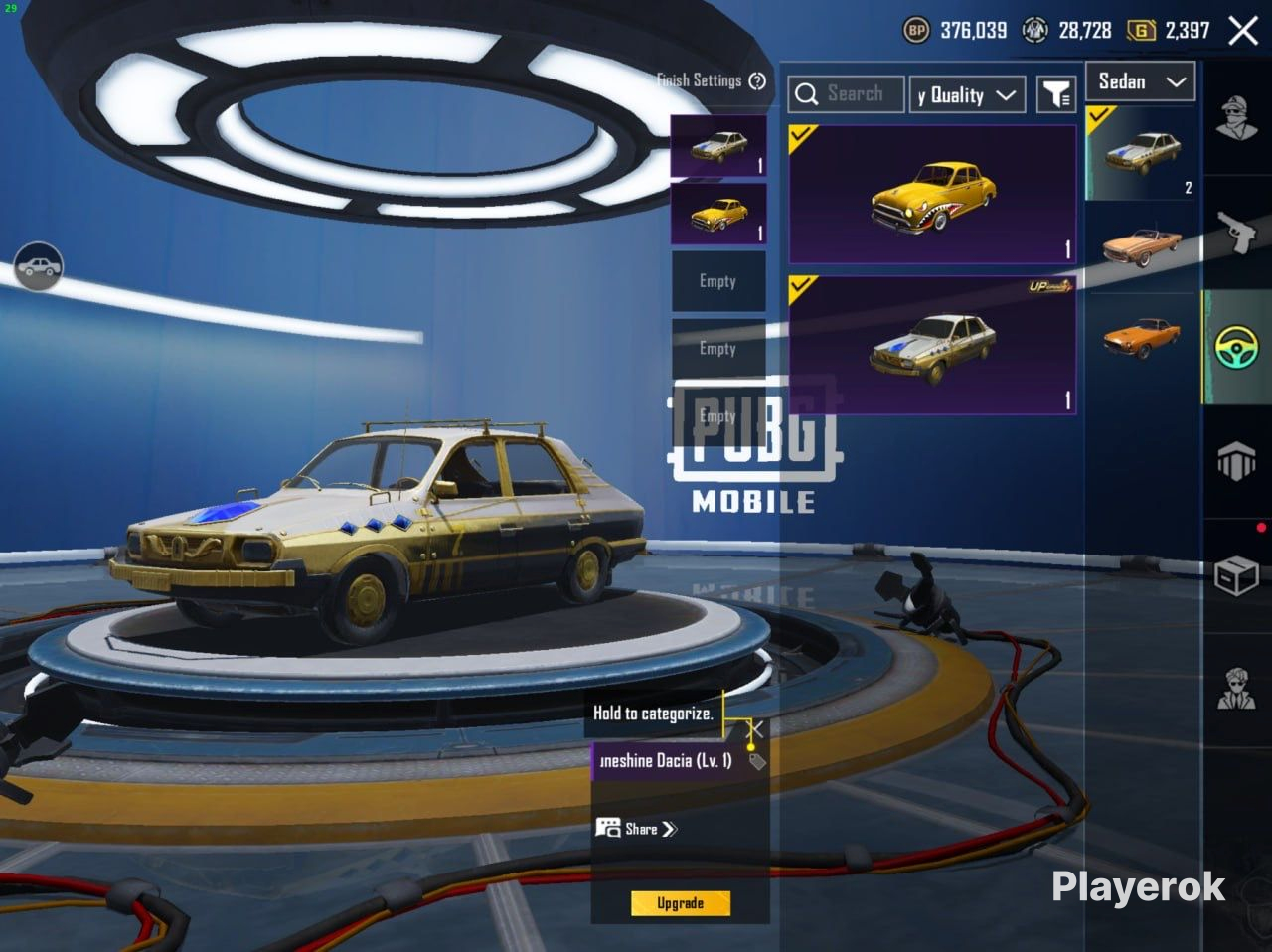Viewport: 1272px width, 952px height.
Task: Select the yellow shark-mouth car skin
Action: [931, 195]
